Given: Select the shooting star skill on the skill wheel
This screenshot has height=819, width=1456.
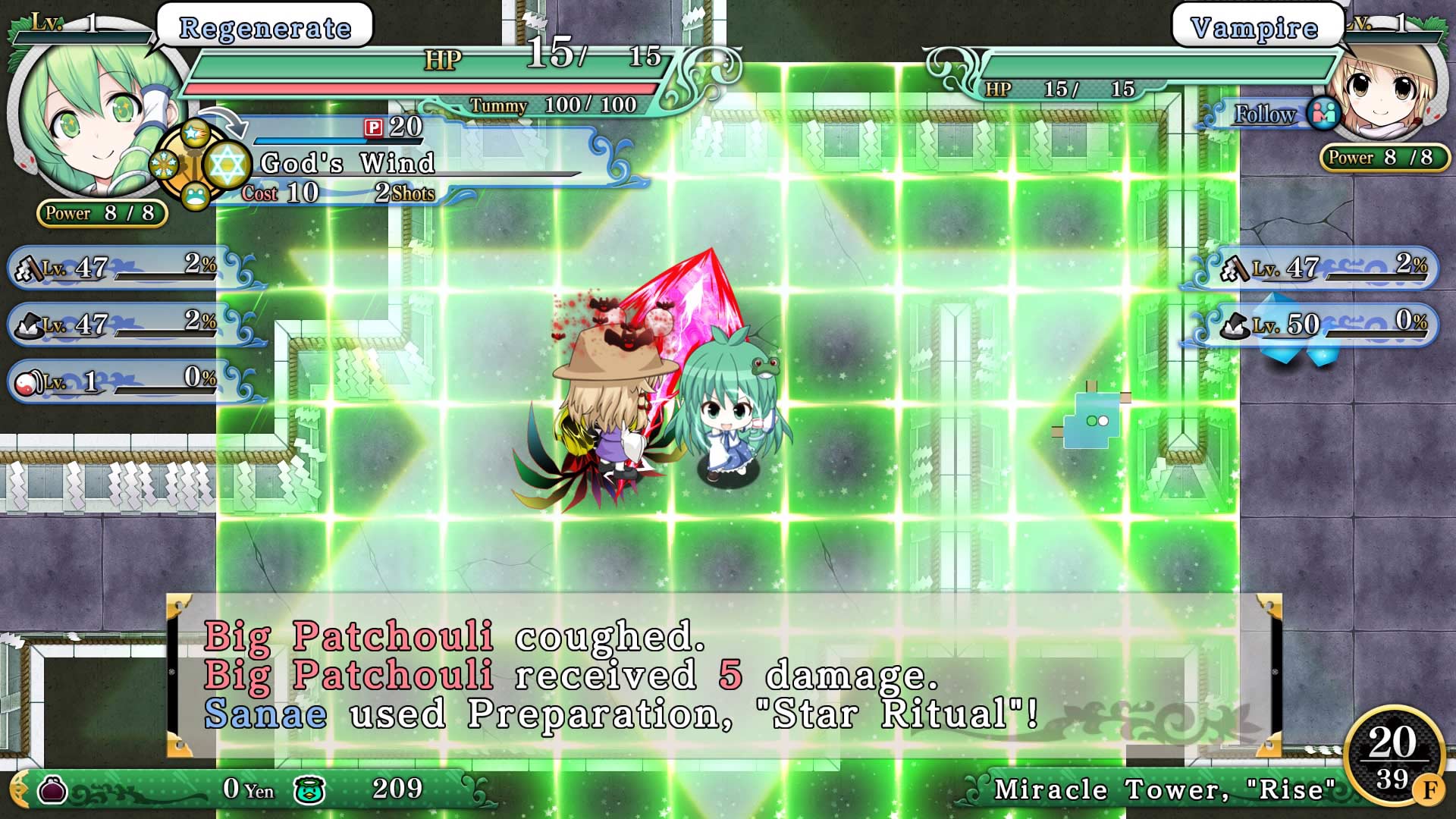Looking at the screenshot, I should coord(195,133).
